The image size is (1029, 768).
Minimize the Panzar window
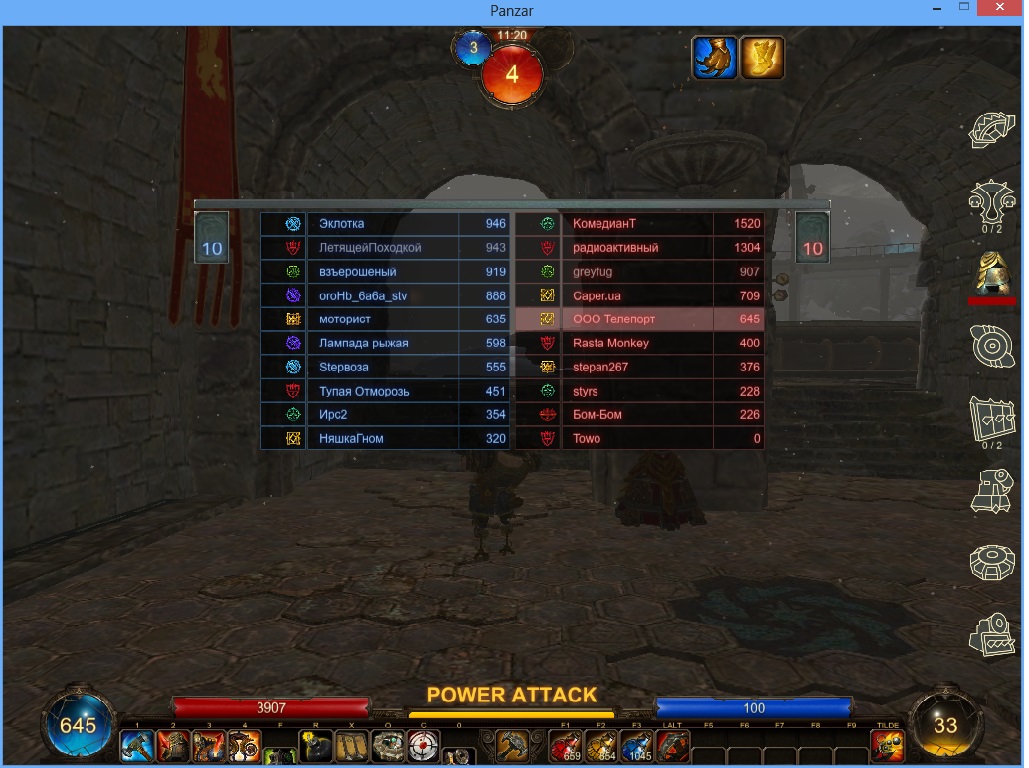tap(932, 8)
